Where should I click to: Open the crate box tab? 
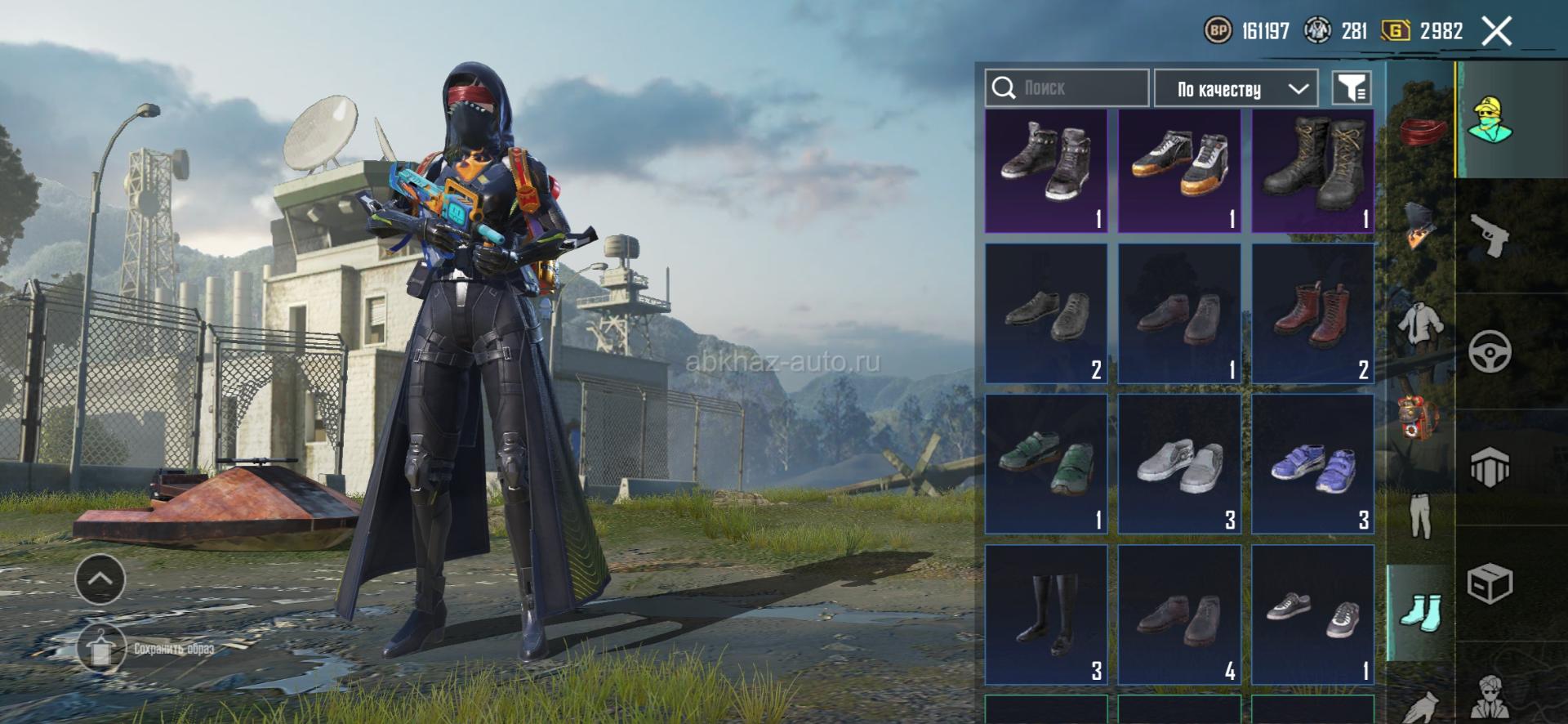click(1489, 584)
